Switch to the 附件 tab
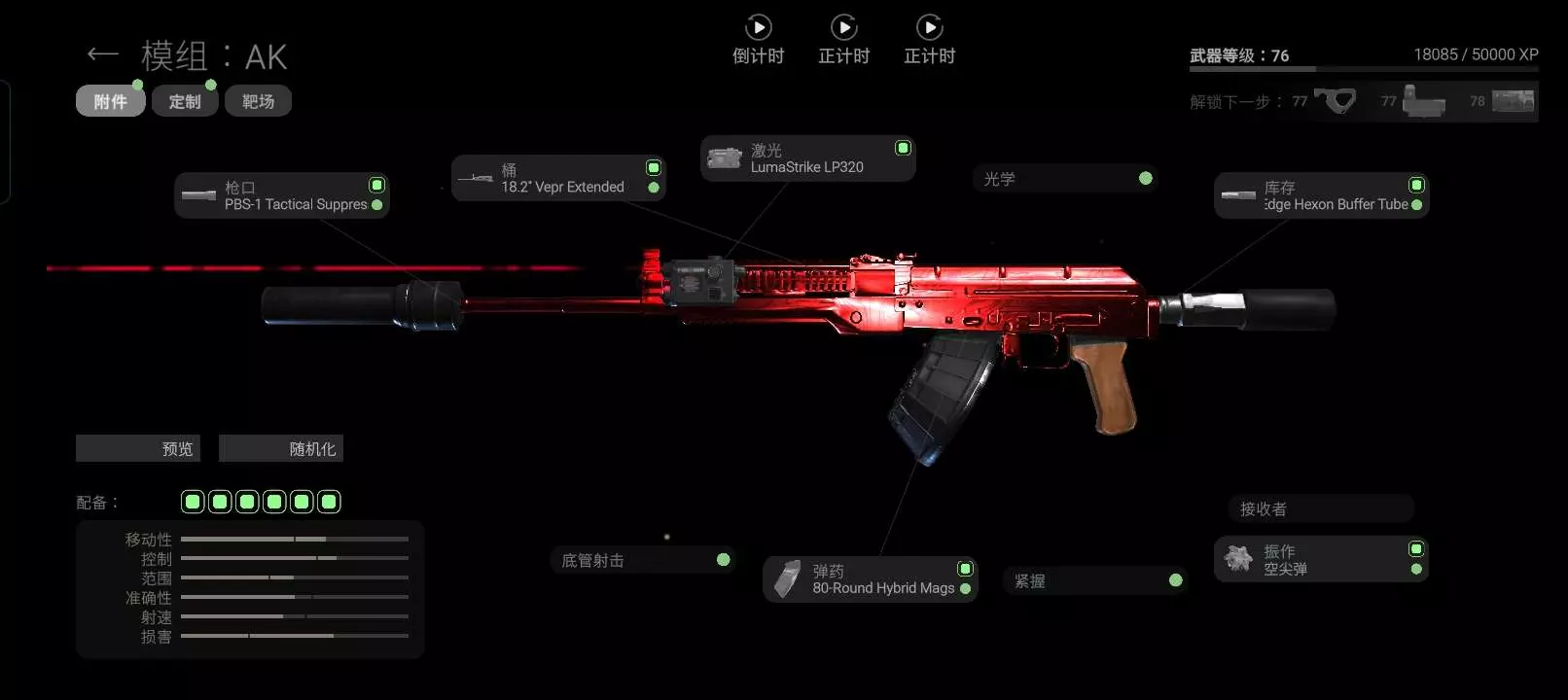This screenshot has width=1568, height=700. pos(110,101)
